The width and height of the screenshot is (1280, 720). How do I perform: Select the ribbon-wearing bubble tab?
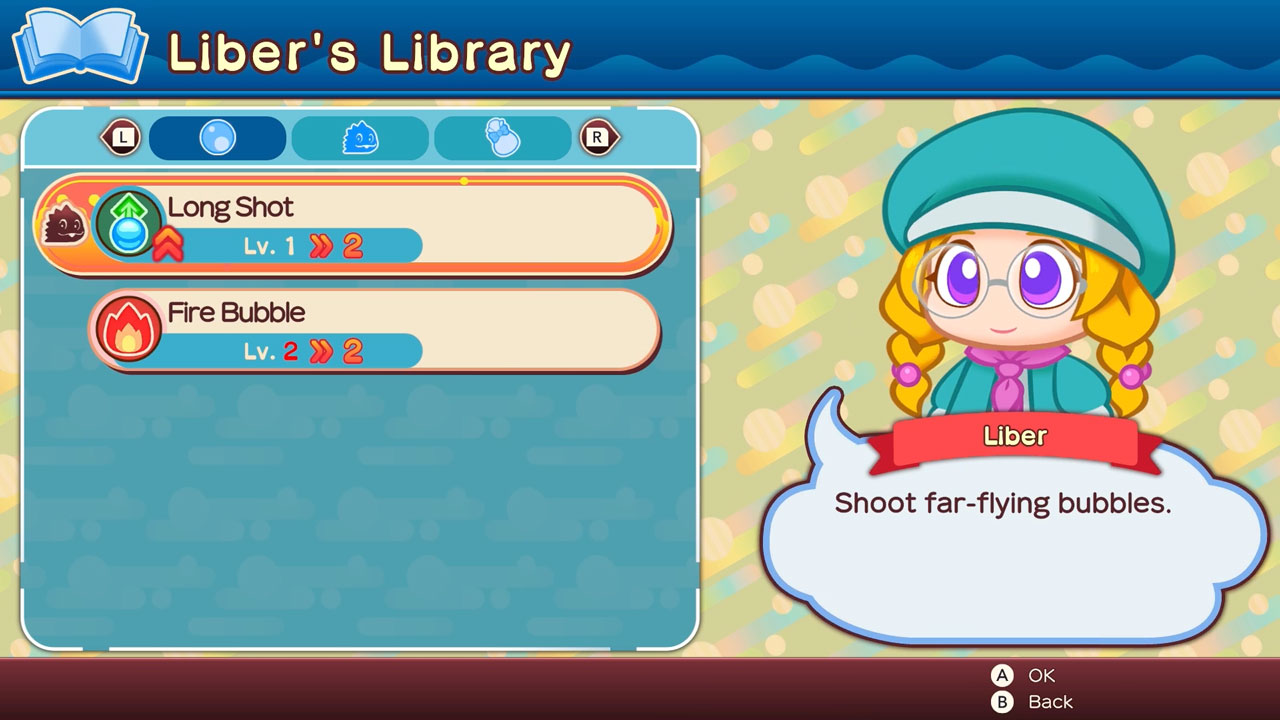[x=499, y=138]
